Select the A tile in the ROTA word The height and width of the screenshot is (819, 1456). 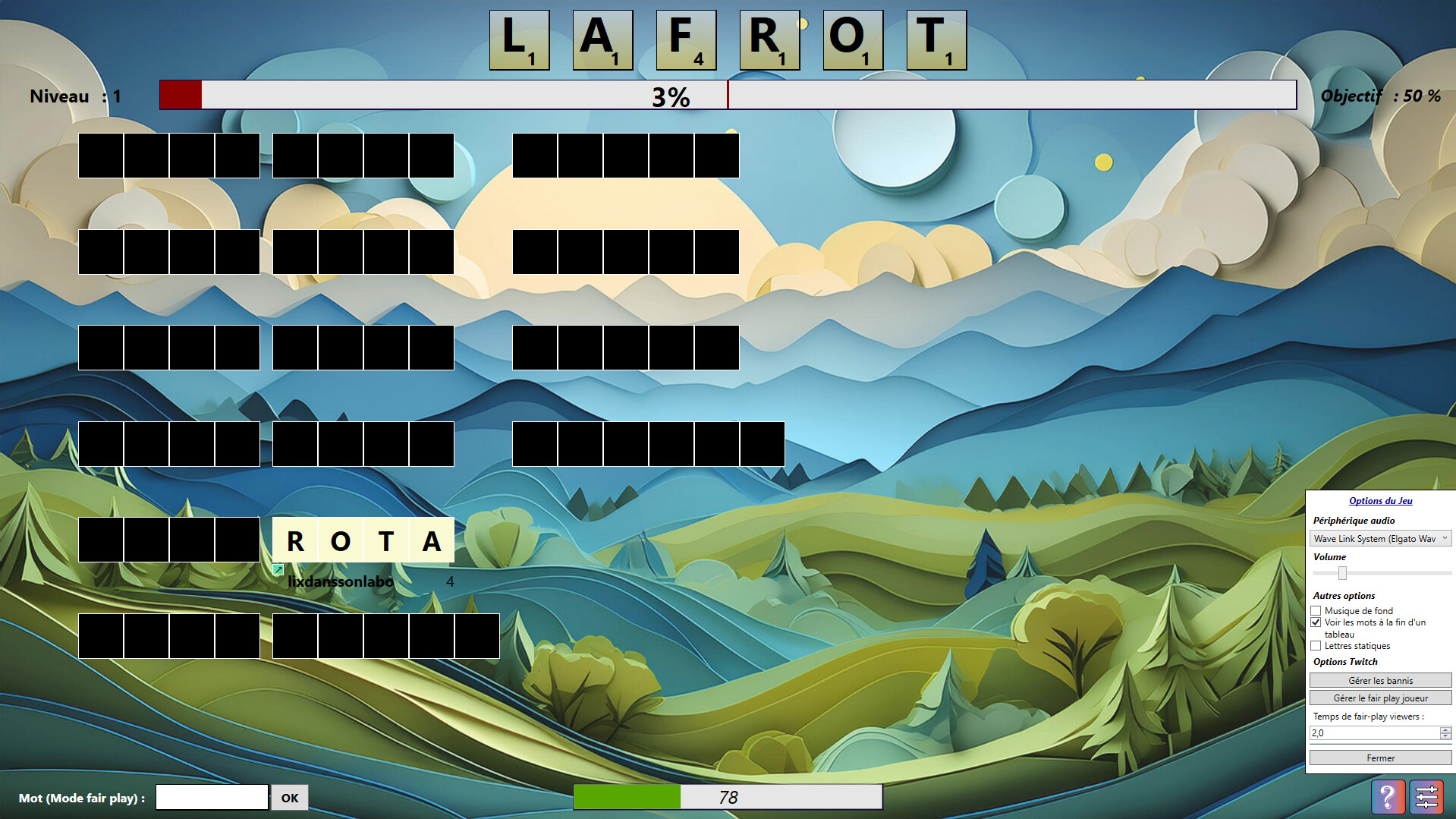click(x=431, y=540)
